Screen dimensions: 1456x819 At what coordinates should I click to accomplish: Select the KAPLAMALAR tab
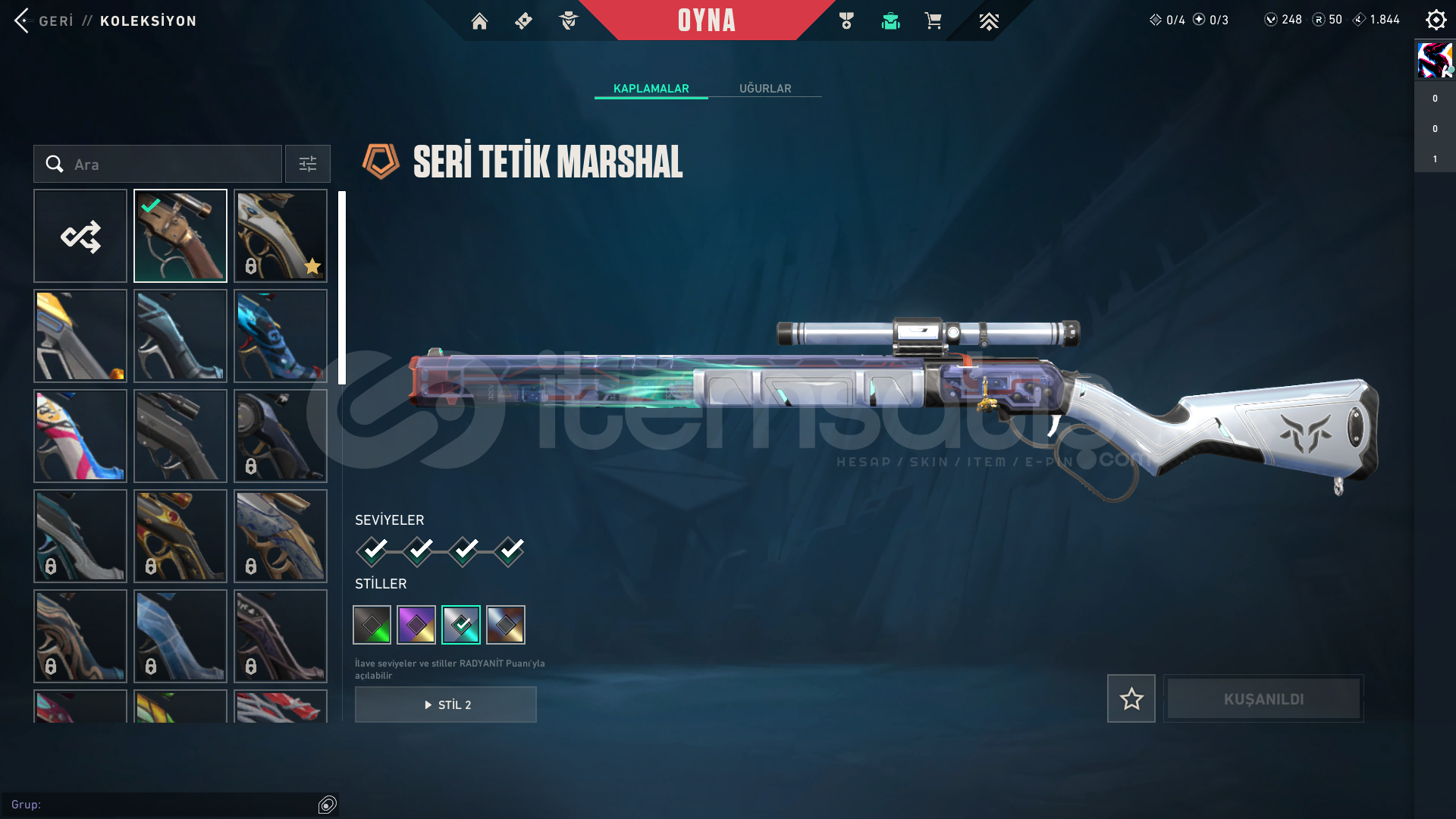coord(651,89)
